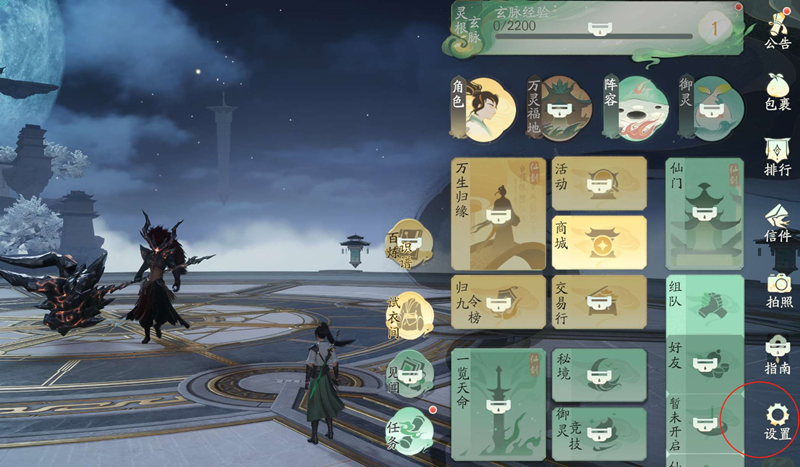
Task: Open the 公告 announcements icon
Action: click(x=777, y=28)
